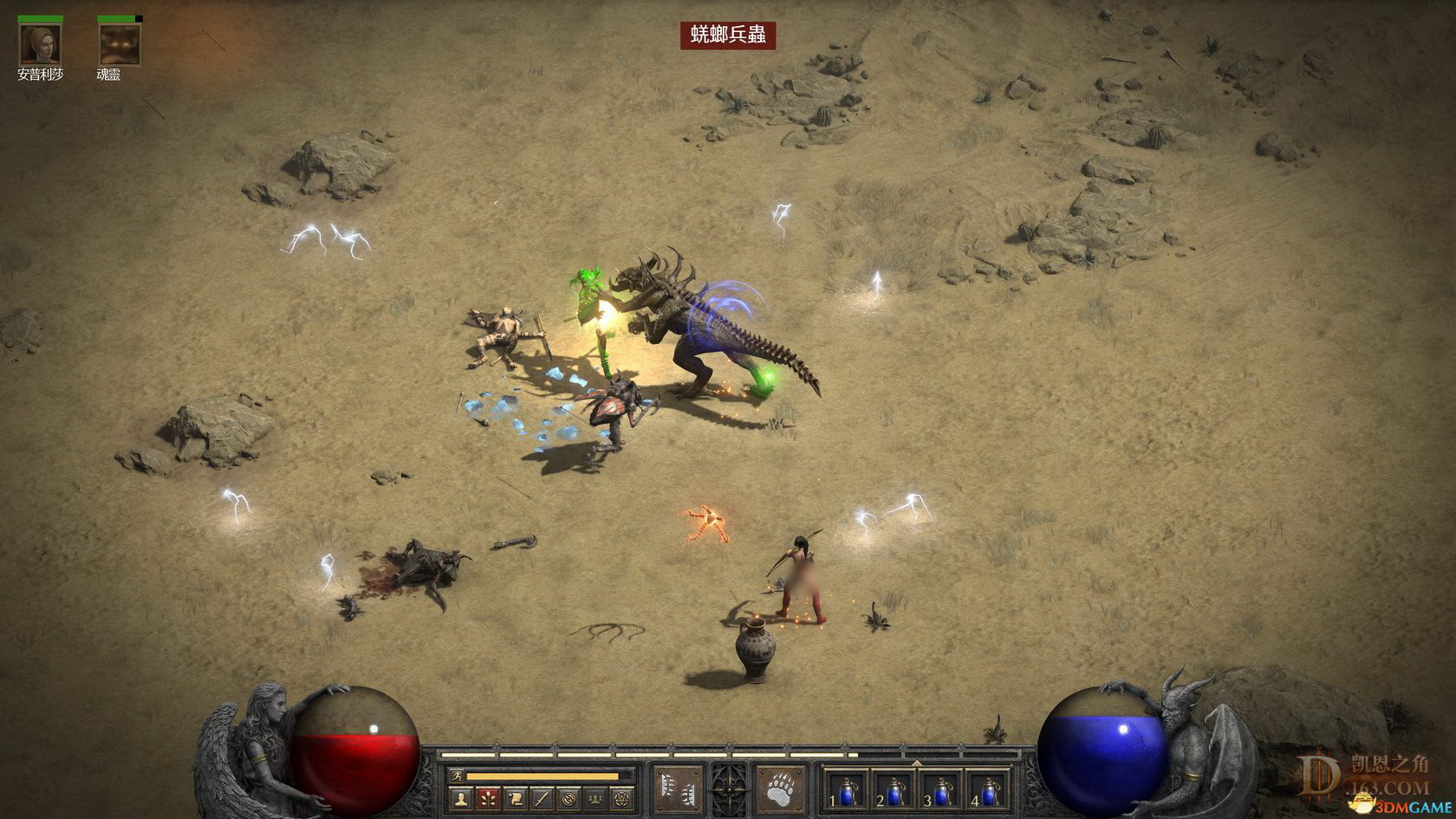Expand the belt with the small arrow
This screenshot has height=819, width=1456.
(916, 764)
